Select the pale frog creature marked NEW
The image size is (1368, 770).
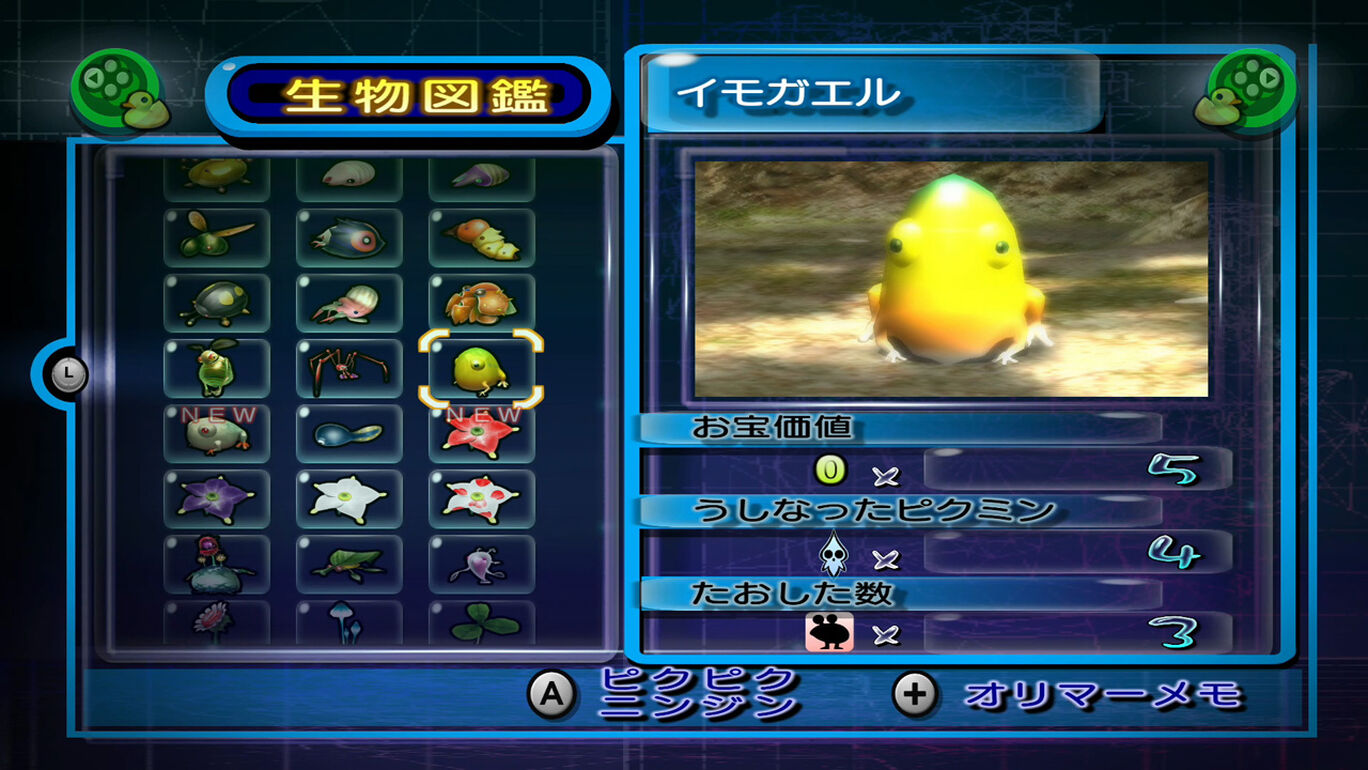217,432
